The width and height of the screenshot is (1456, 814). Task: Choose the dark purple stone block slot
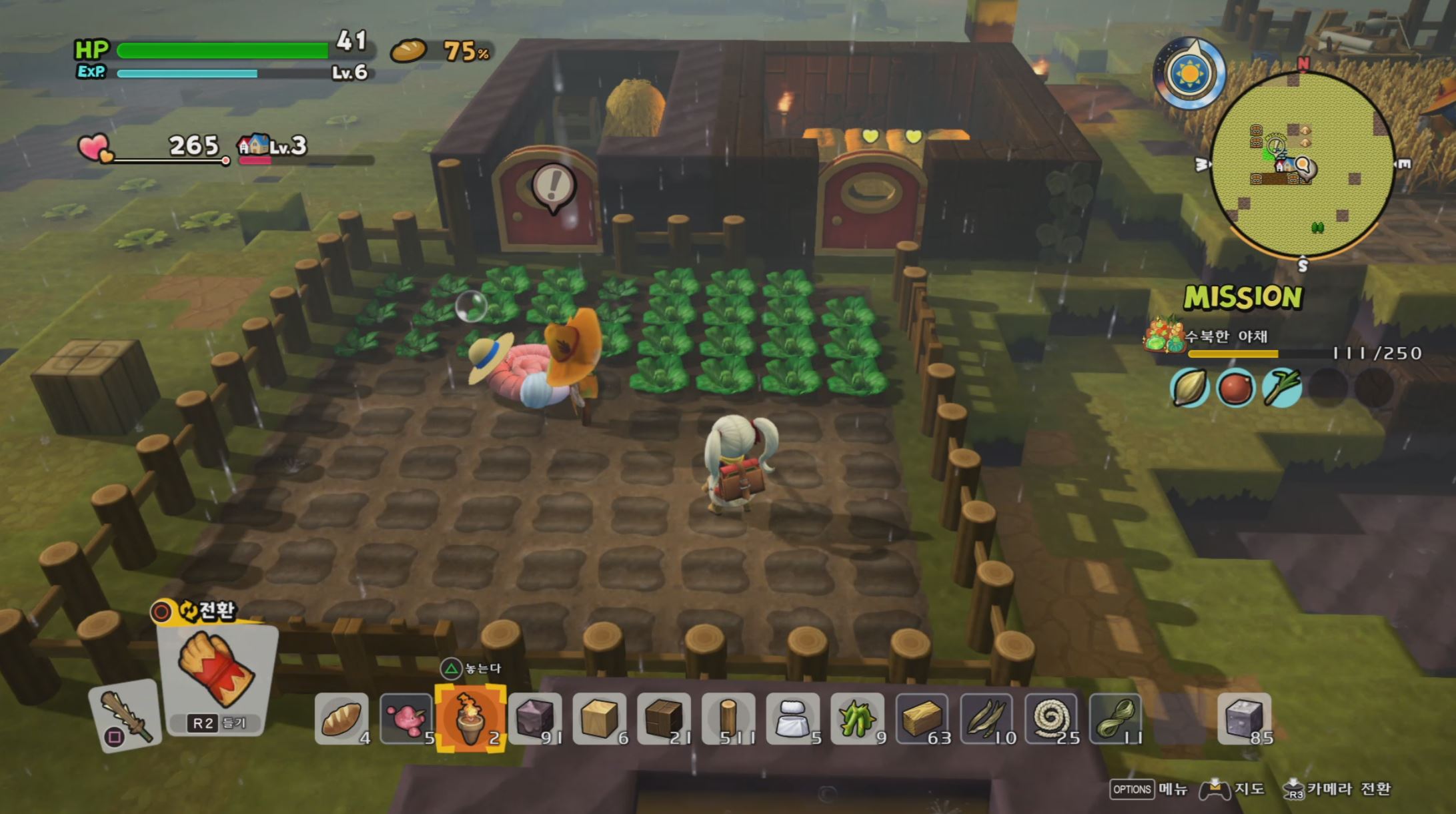pos(535,719)
